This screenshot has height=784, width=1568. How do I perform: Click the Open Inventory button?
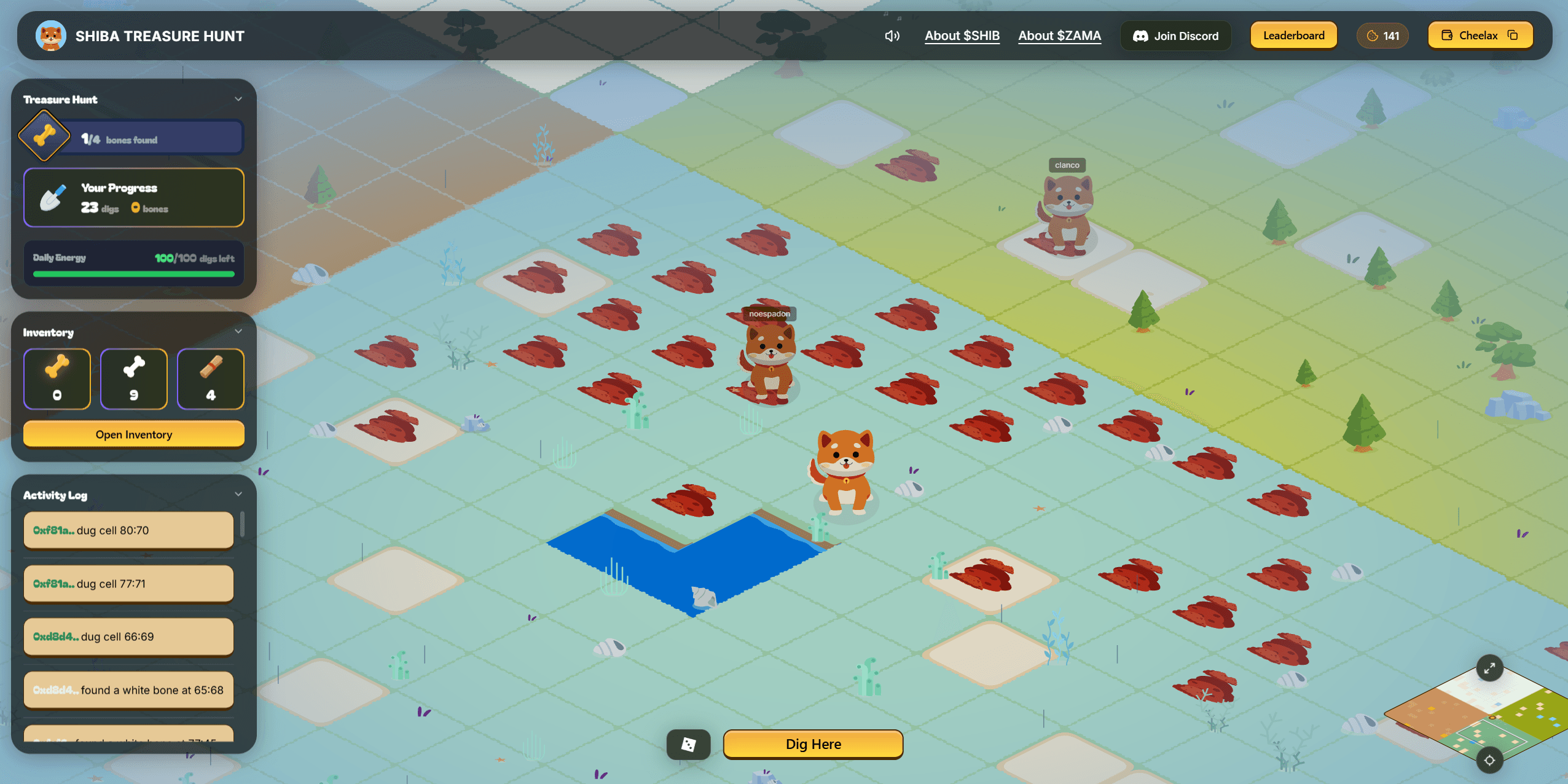point(134,434)
